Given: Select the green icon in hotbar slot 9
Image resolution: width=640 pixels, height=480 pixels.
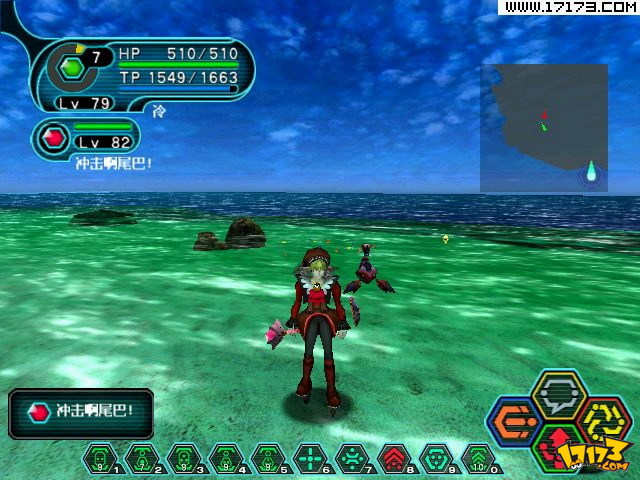Looking at the screenshot, I should pyautogui.click(x=435, y=458).
